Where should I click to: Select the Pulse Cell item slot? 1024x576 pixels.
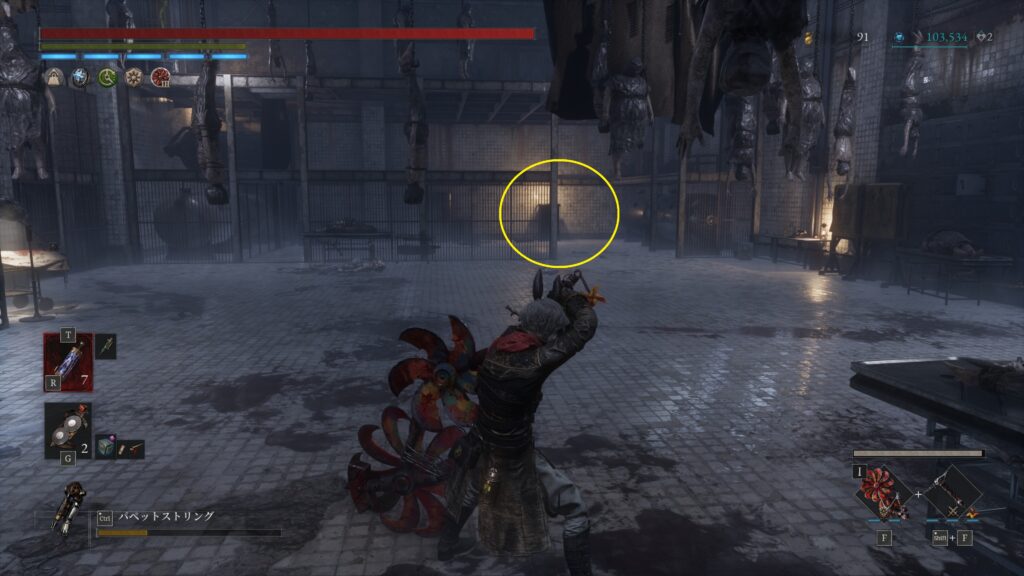69,361
